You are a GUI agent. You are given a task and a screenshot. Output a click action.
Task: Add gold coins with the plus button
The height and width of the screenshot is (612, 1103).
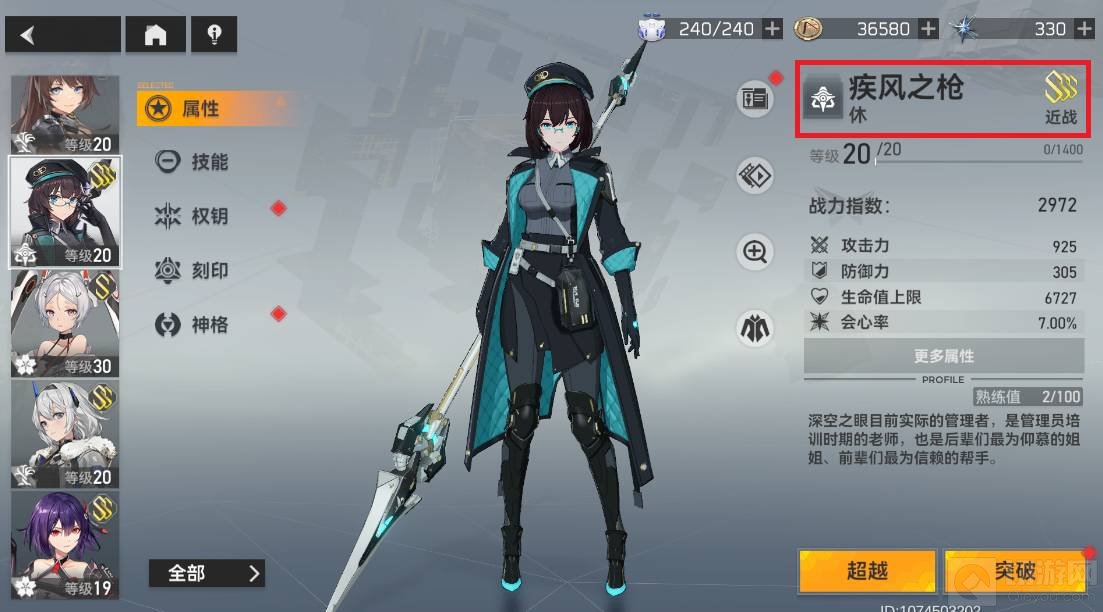point(928,29)
